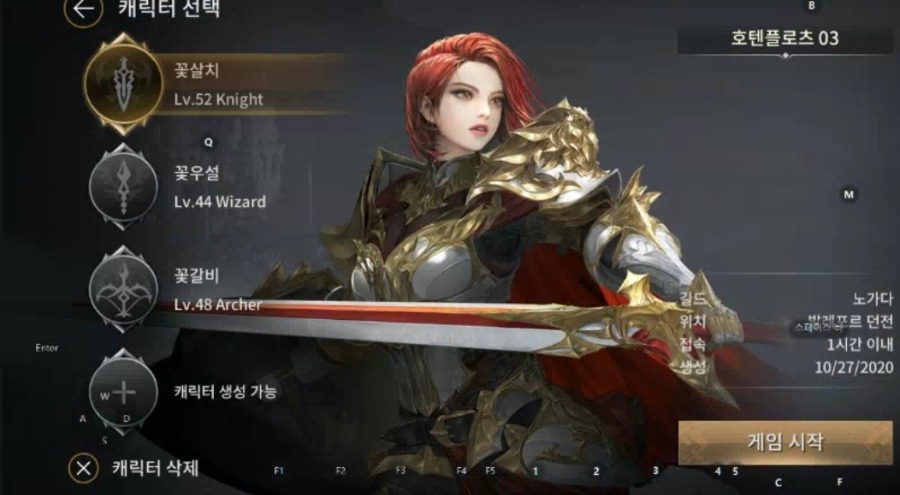The image size is (900, 495).
Task: Go back using the arrow button
Action: click(84, 11)
